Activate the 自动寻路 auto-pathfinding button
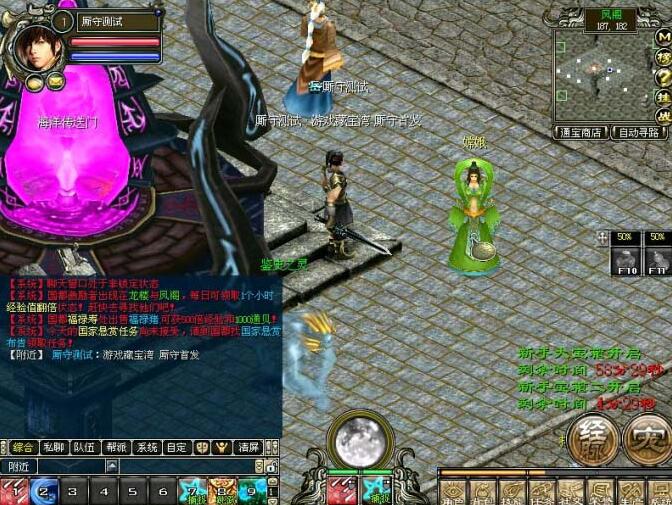Screen dimensions: 672x505 pyautogui.click(x=639, y=132)
